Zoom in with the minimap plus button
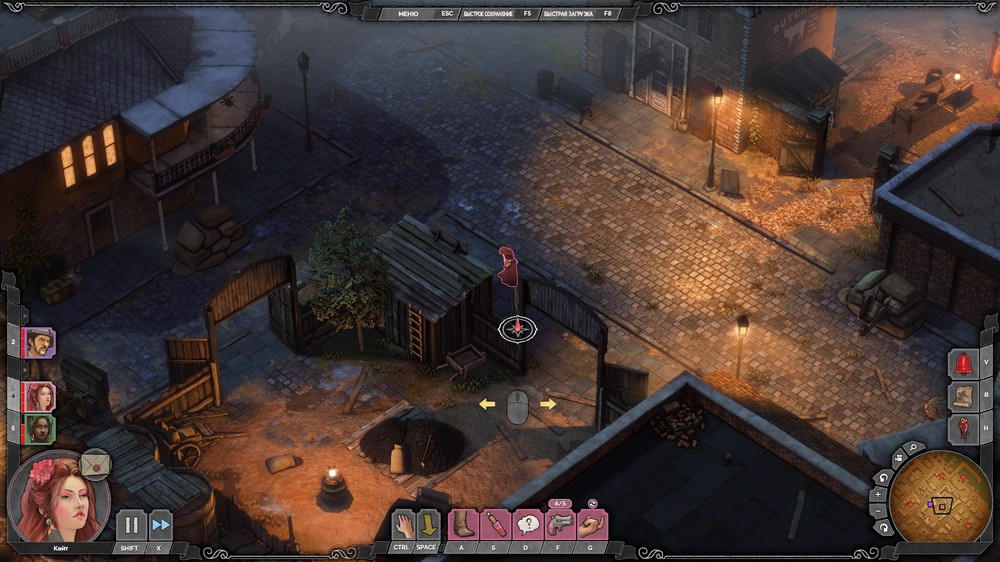 (878, 493)
